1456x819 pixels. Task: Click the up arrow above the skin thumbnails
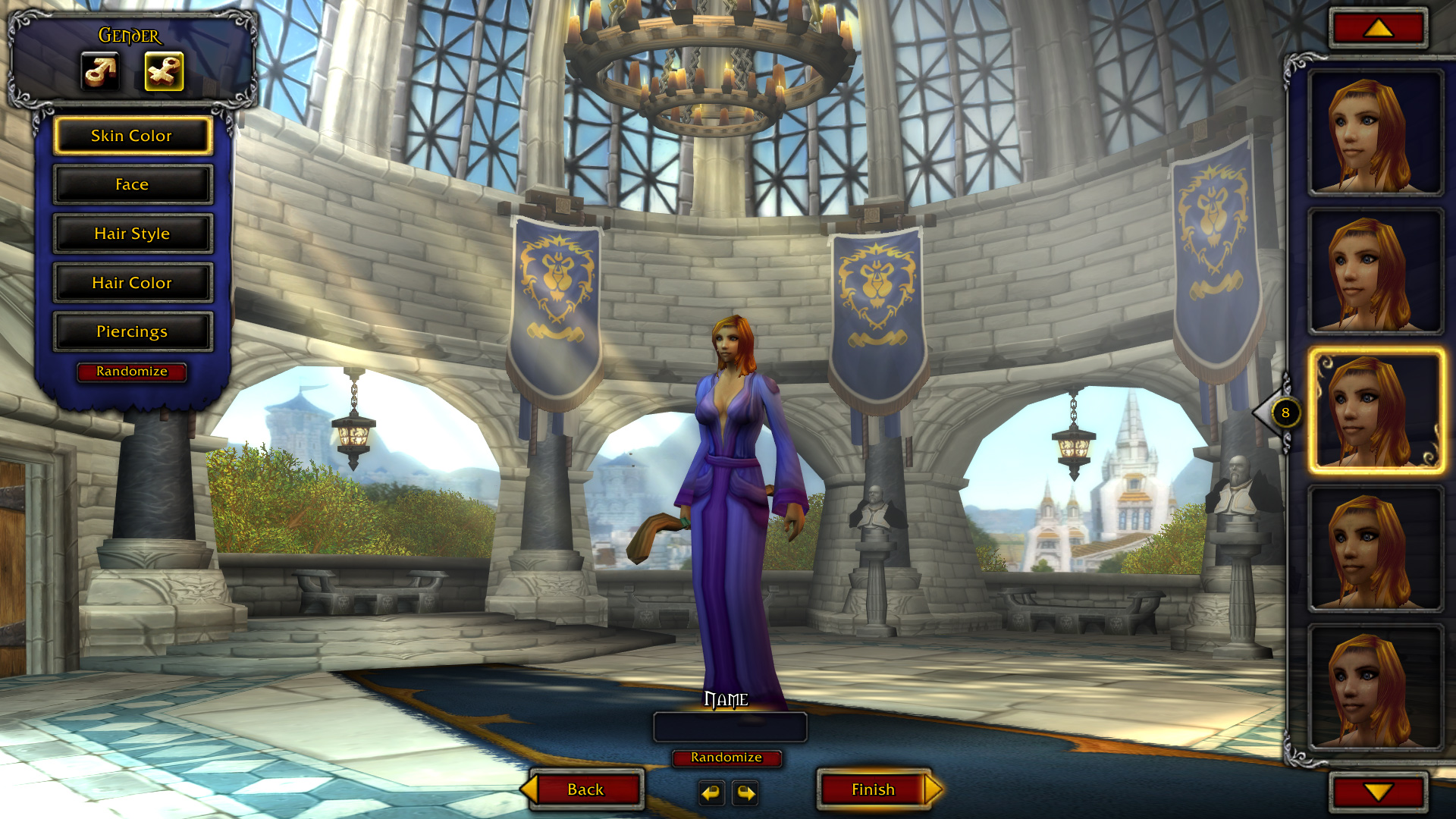1378,29
